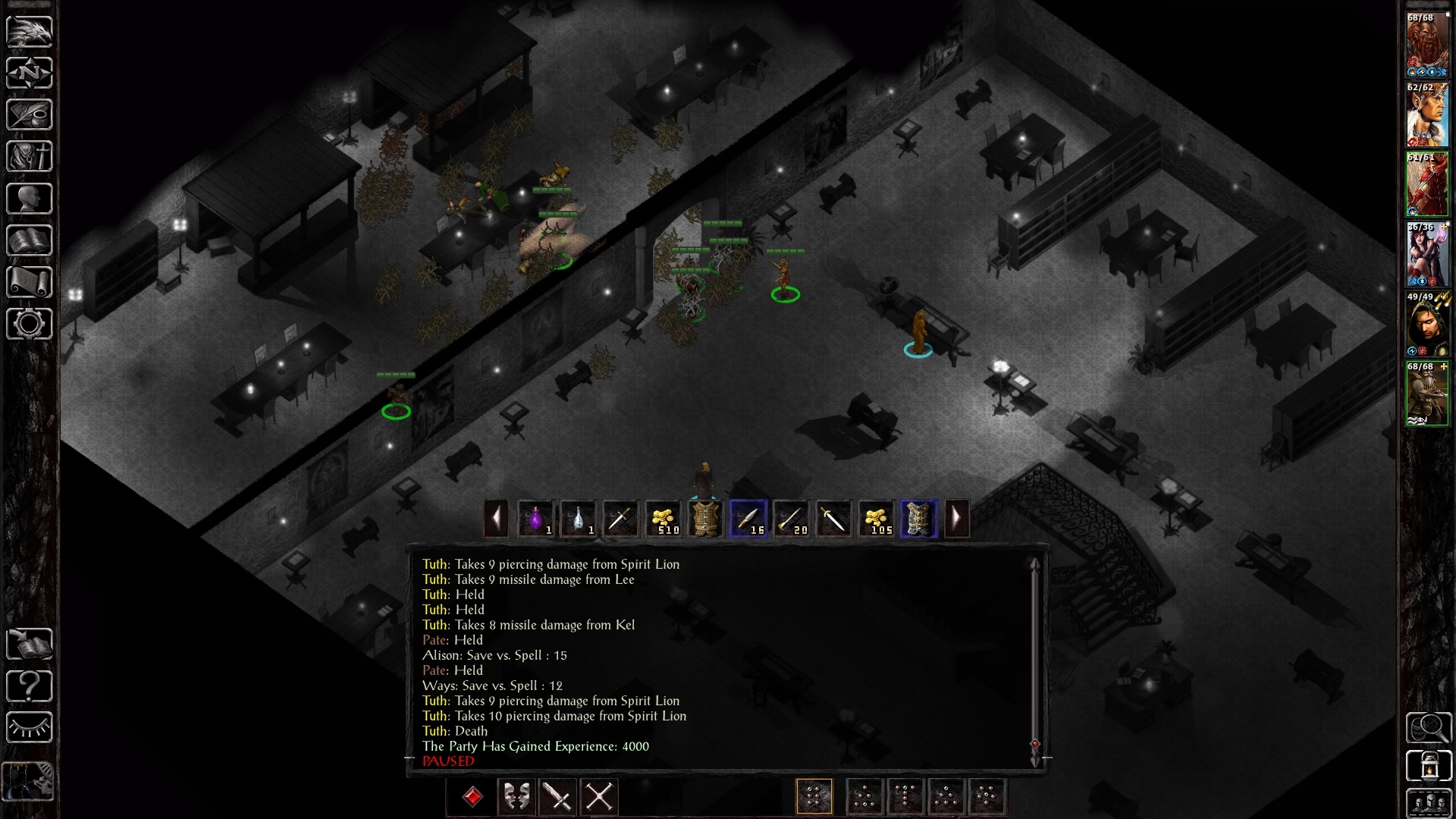
Task: Pick up the 510 gold pile
Action: [x=664, y=519]
